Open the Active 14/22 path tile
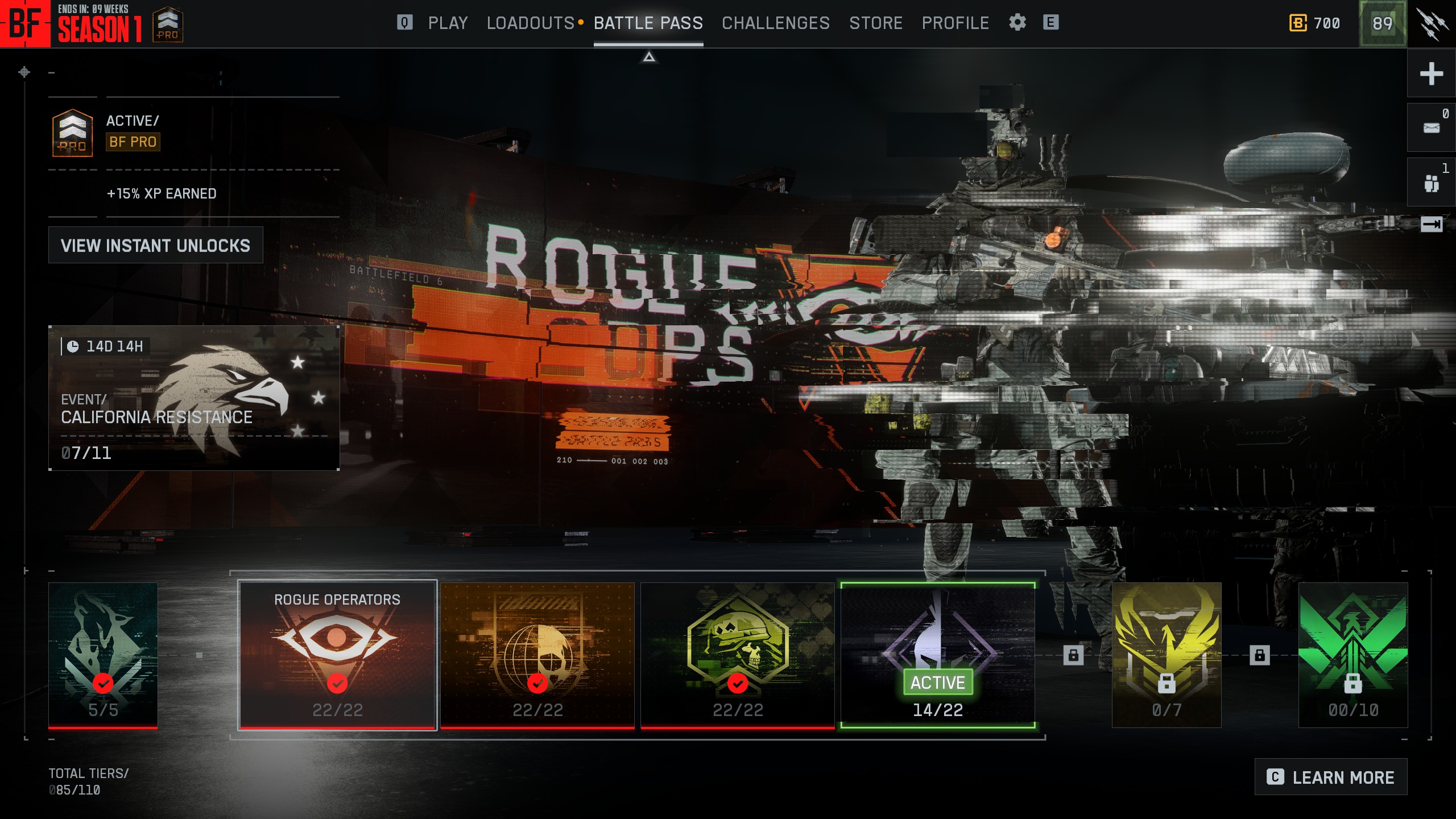The image size is (1456, 819). [937, 655]
